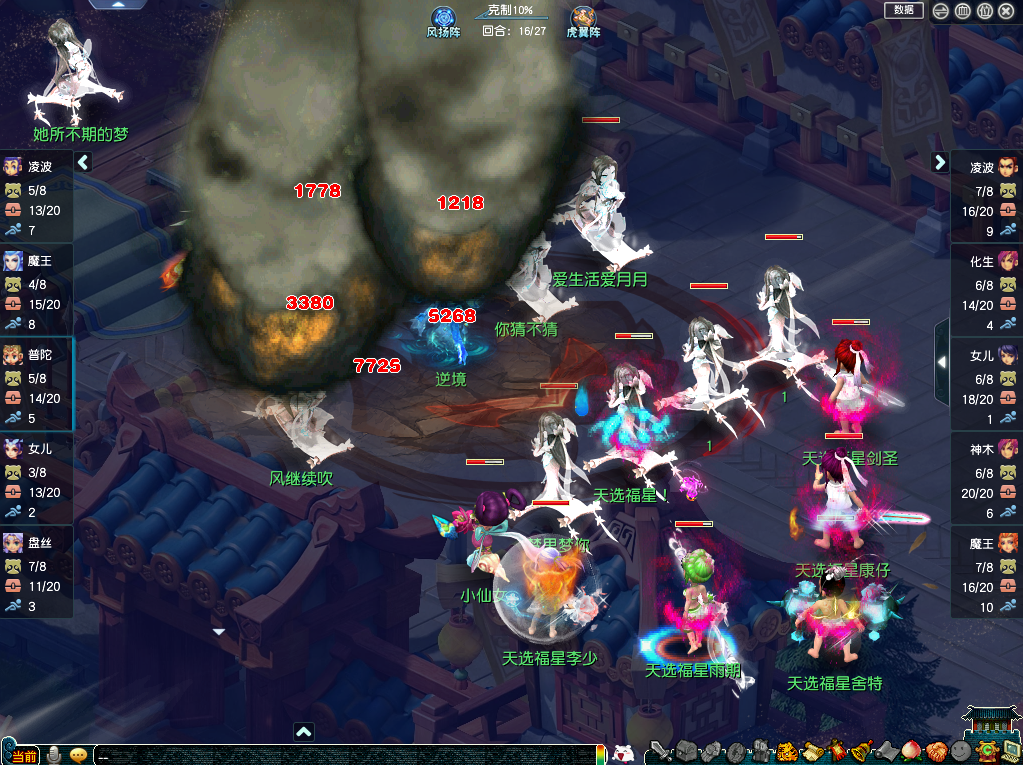
Task: Open the tiger head toolbar icon
Action: (788, 750)
